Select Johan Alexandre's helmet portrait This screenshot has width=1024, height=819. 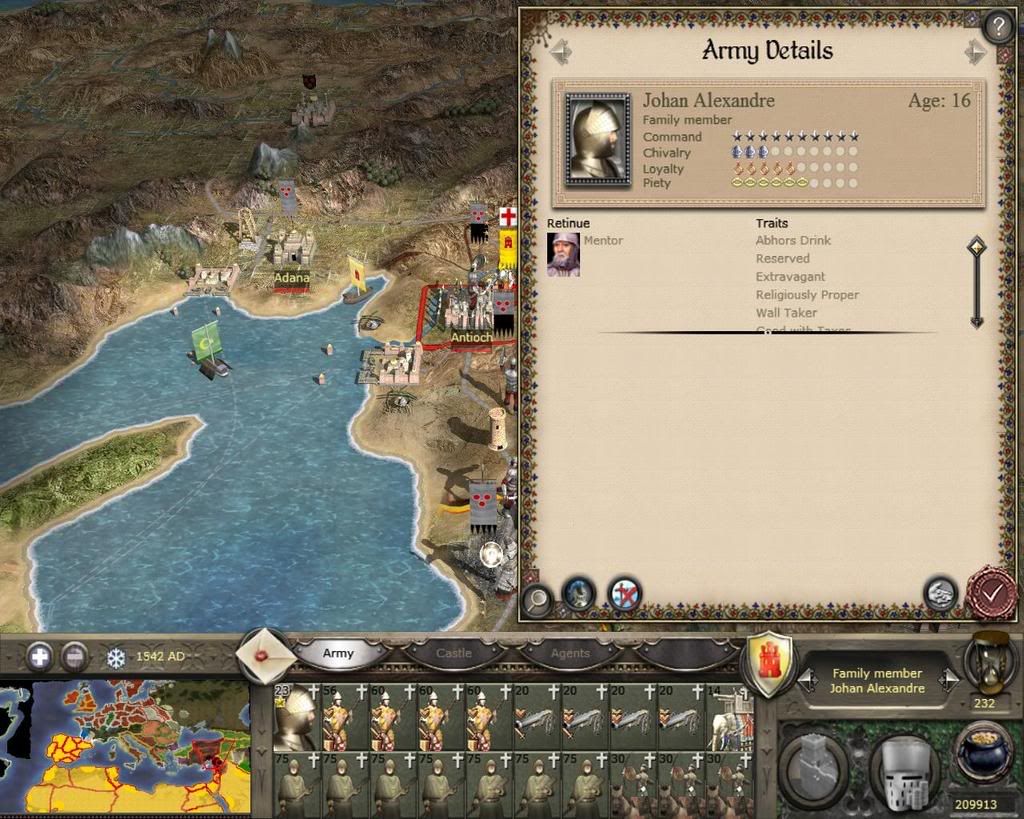[597, 139]
